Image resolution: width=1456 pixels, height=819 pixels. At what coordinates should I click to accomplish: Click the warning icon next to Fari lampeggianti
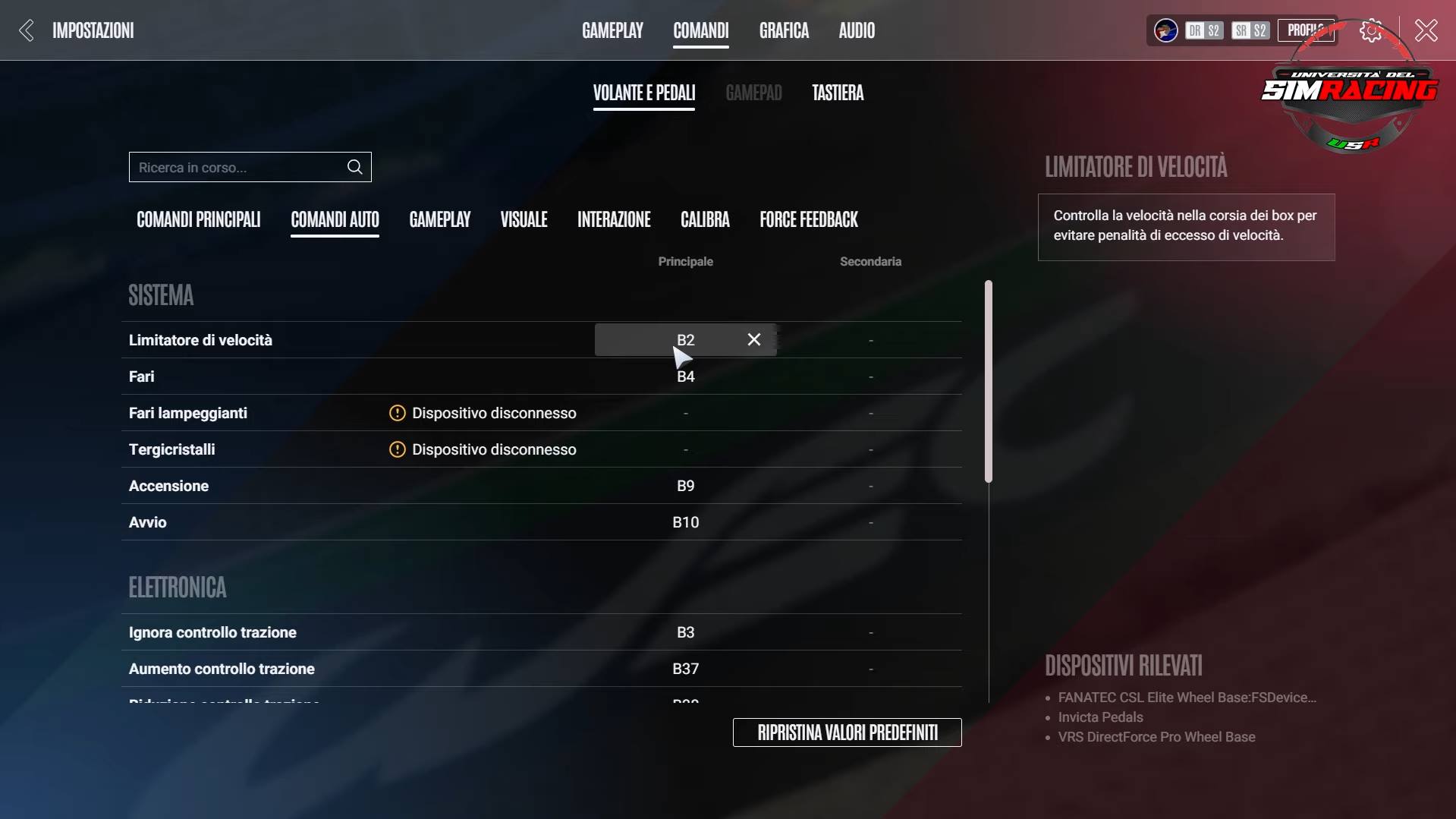pos(397,413)
